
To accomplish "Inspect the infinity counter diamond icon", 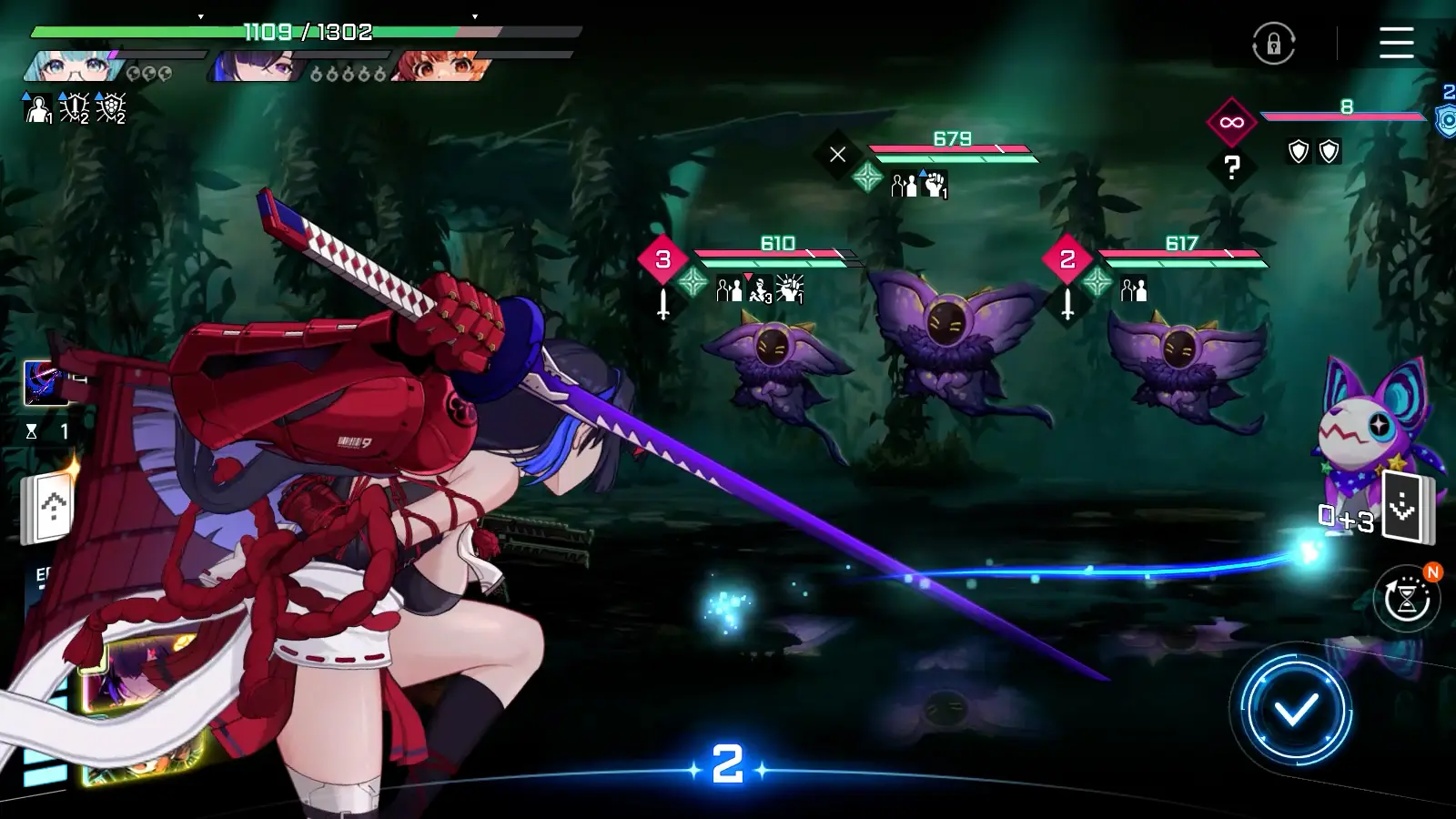I will (x=1231, y=122).
